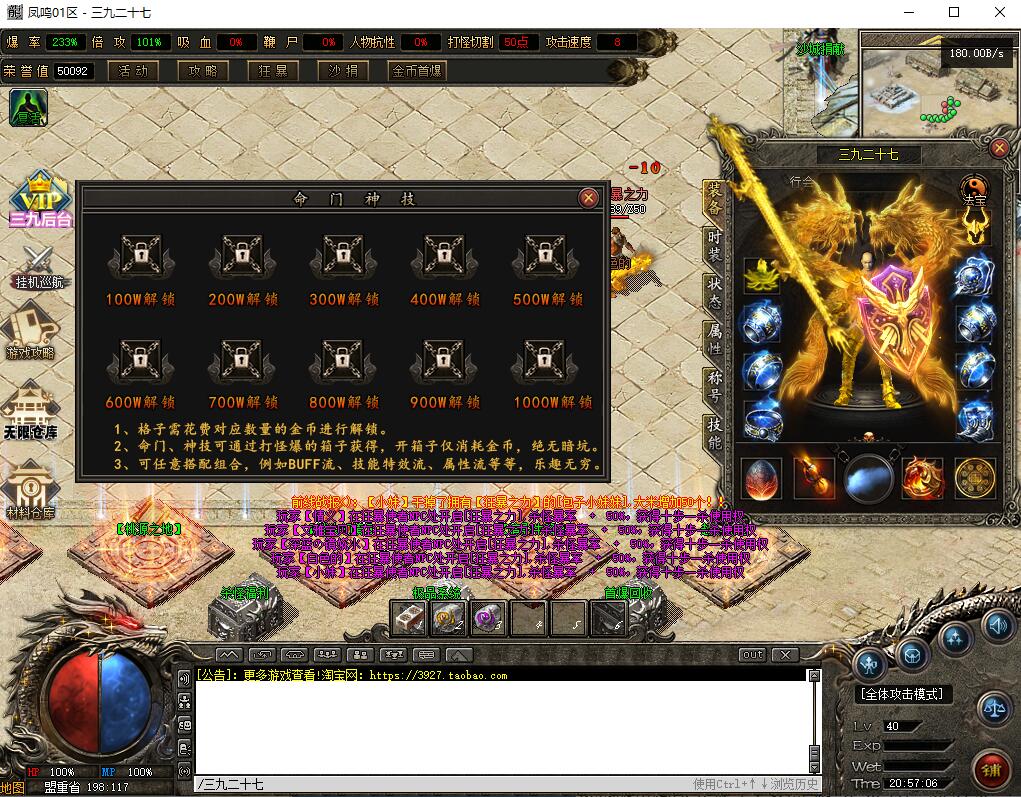Switch to the 技能 skills tab
1021x797 pixels.
click(x=714, y=433)
